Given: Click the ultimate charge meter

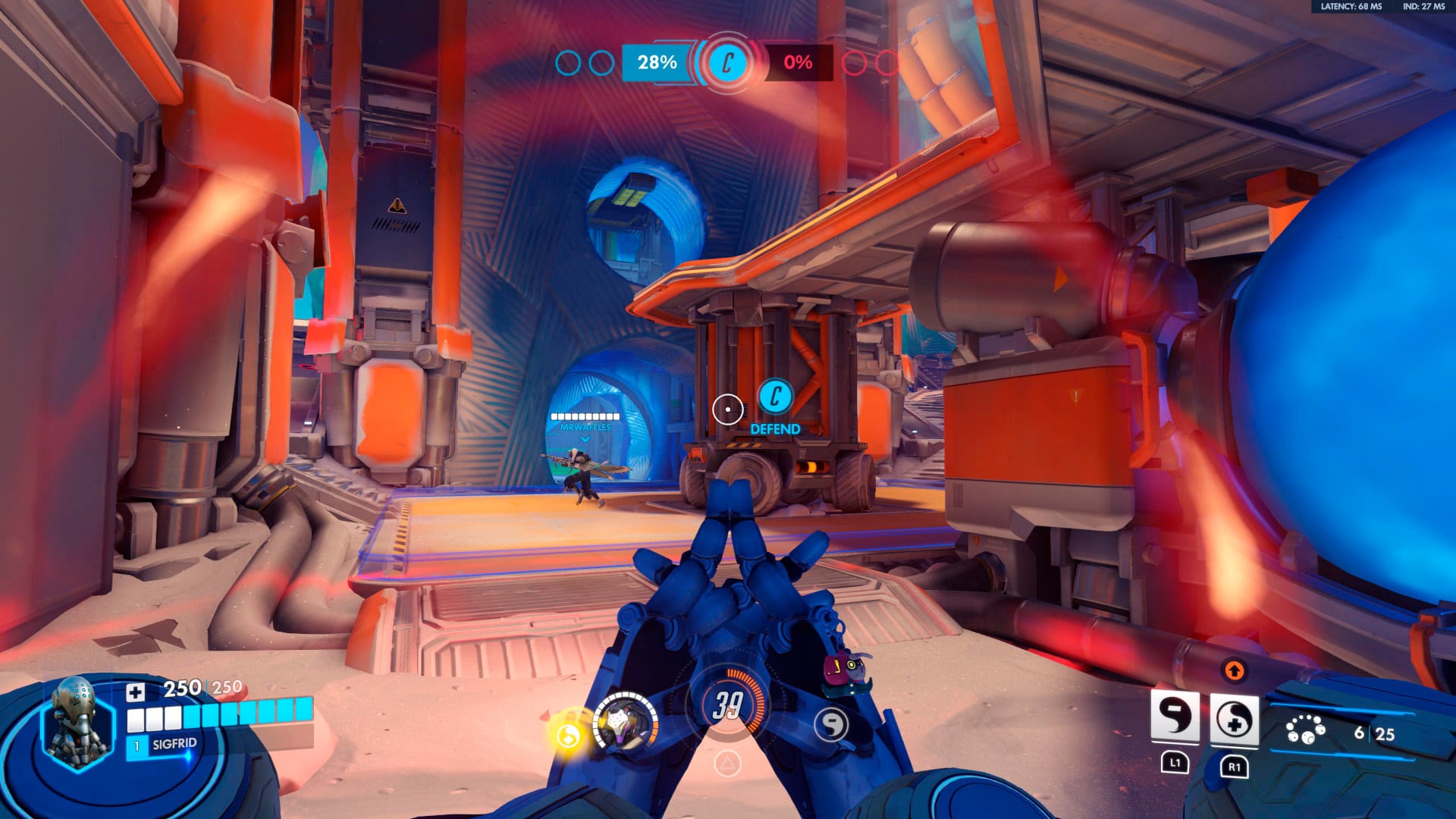Looking at the screenshot, I should click(727, 704).
